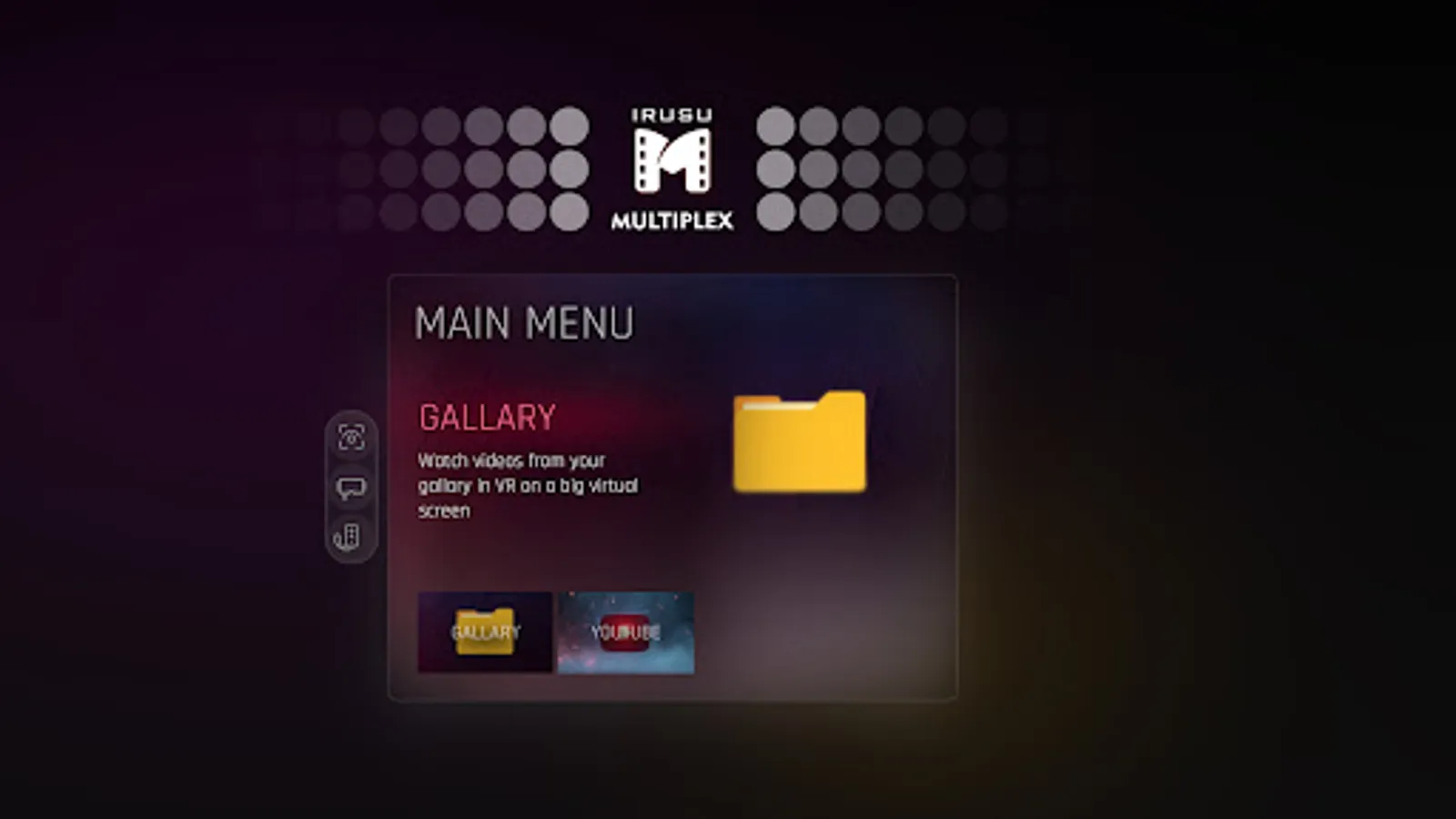Viewport: 1456px width, 819px height.
Task: Open the YOUTUBE preview thumbnail
Action: click(x=626, y=632)
